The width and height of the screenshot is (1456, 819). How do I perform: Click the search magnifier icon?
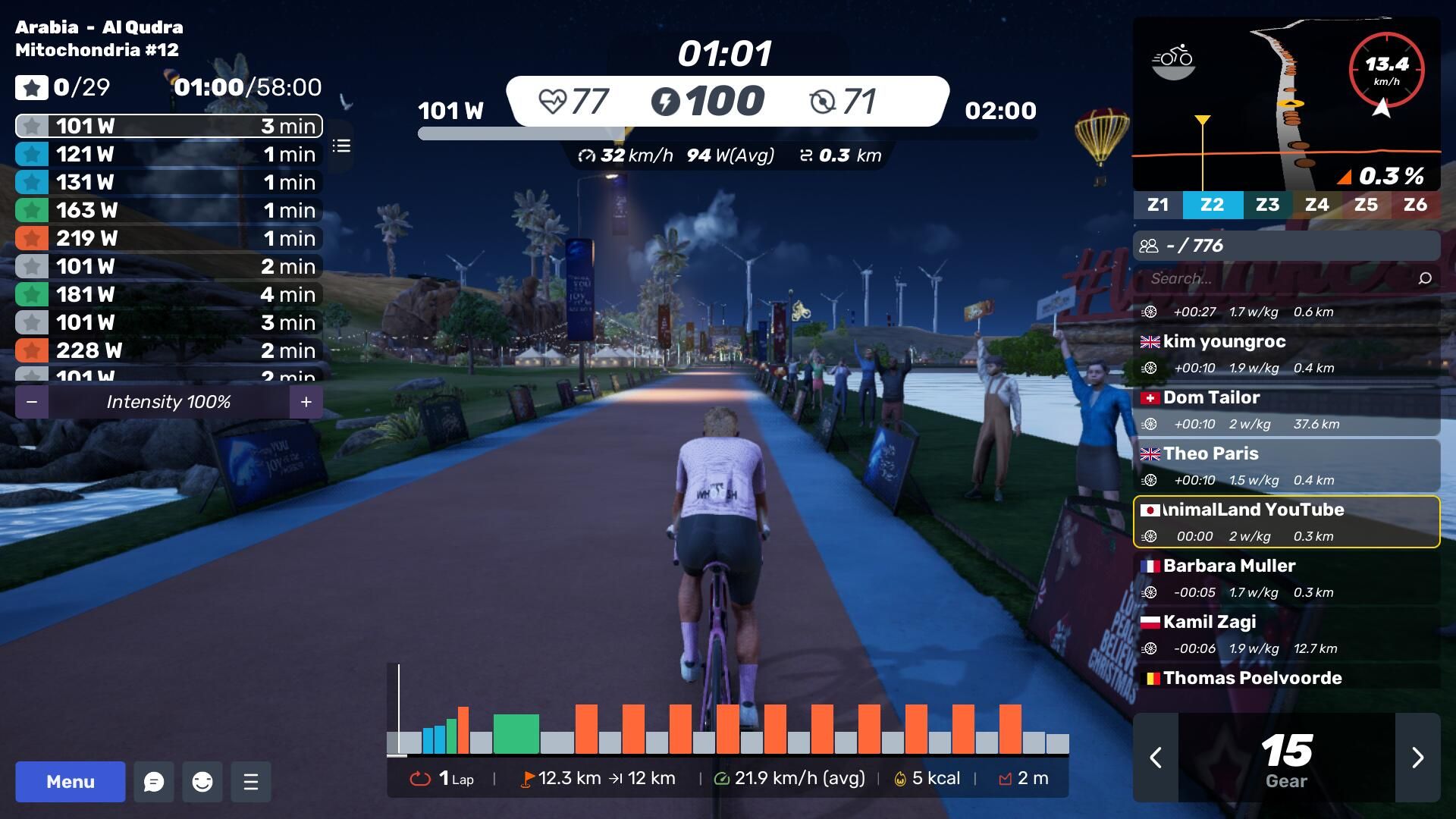(x=1425, y=278)
